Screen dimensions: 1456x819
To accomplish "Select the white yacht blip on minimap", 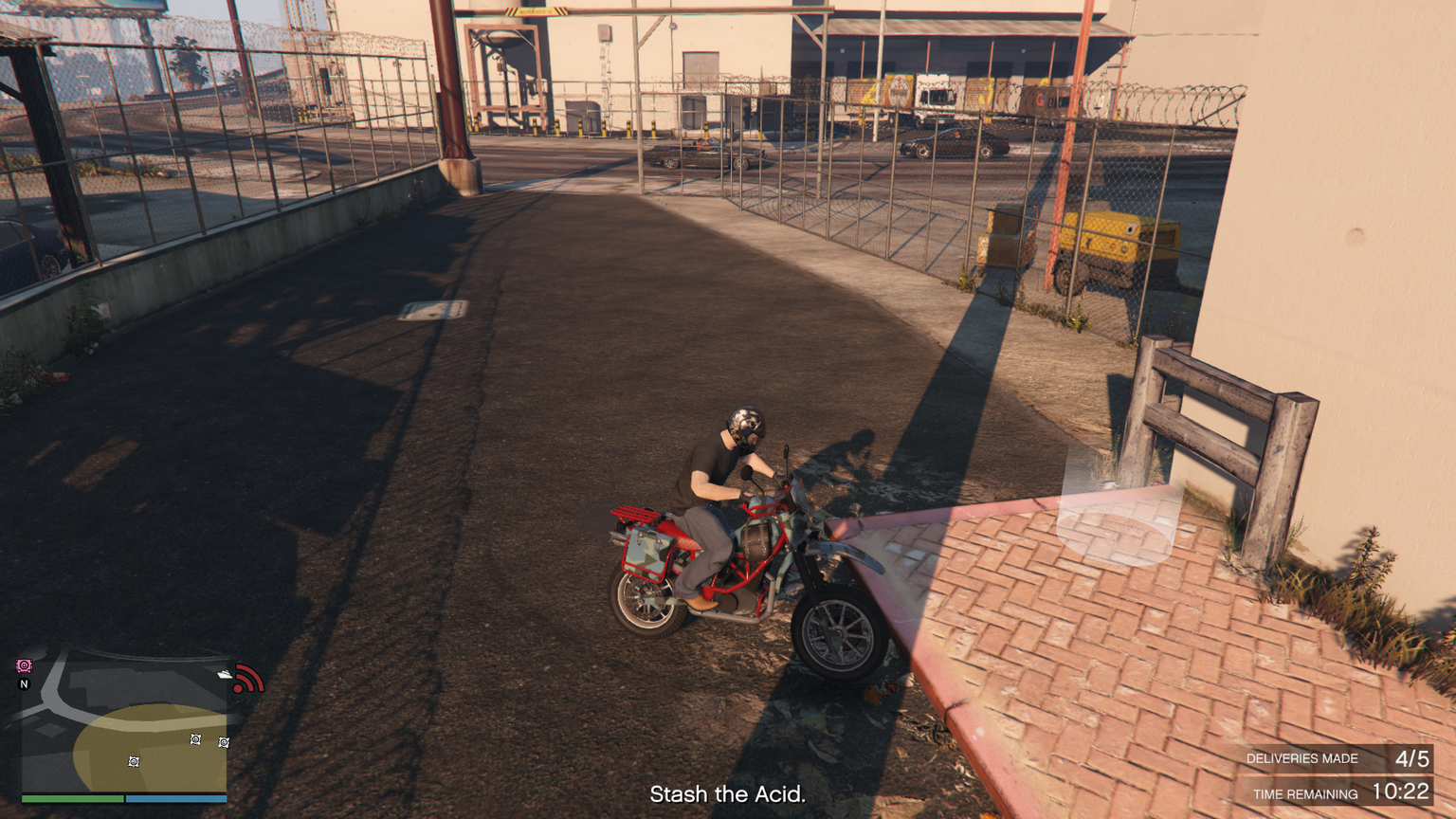I will click(224, 673).
